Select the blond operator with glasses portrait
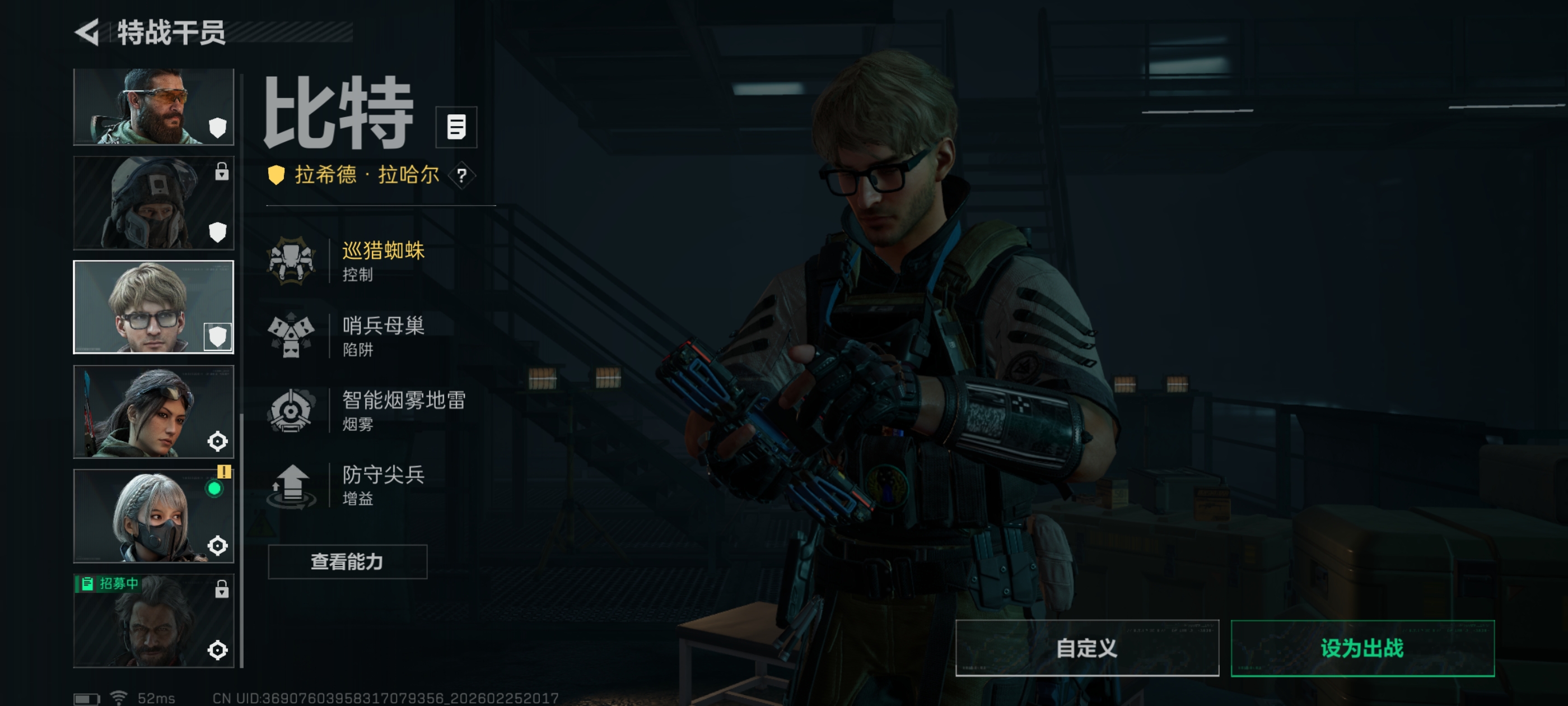 coord(153,307)
